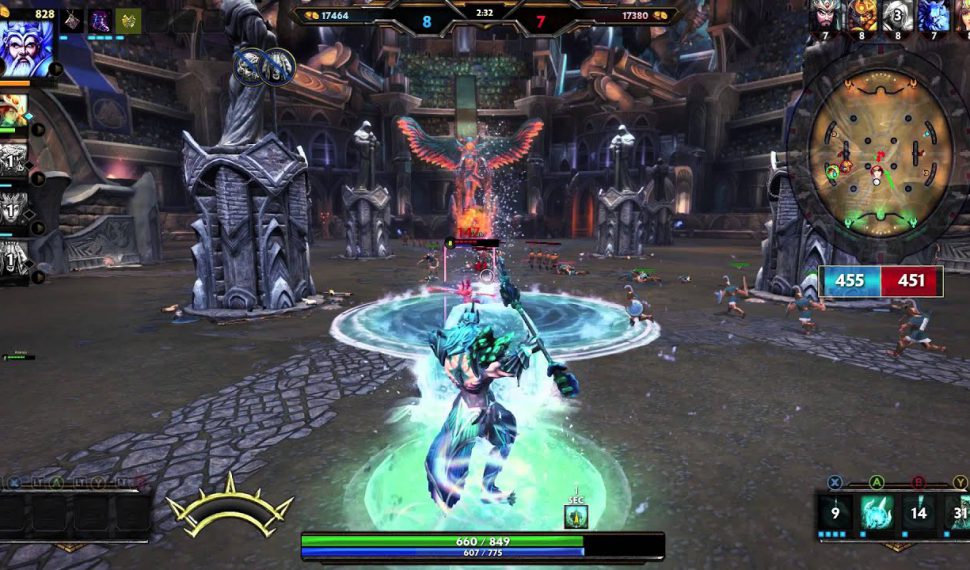Select the amulet item icon
This screenshot has height=570, width=970.
(73, 20)
